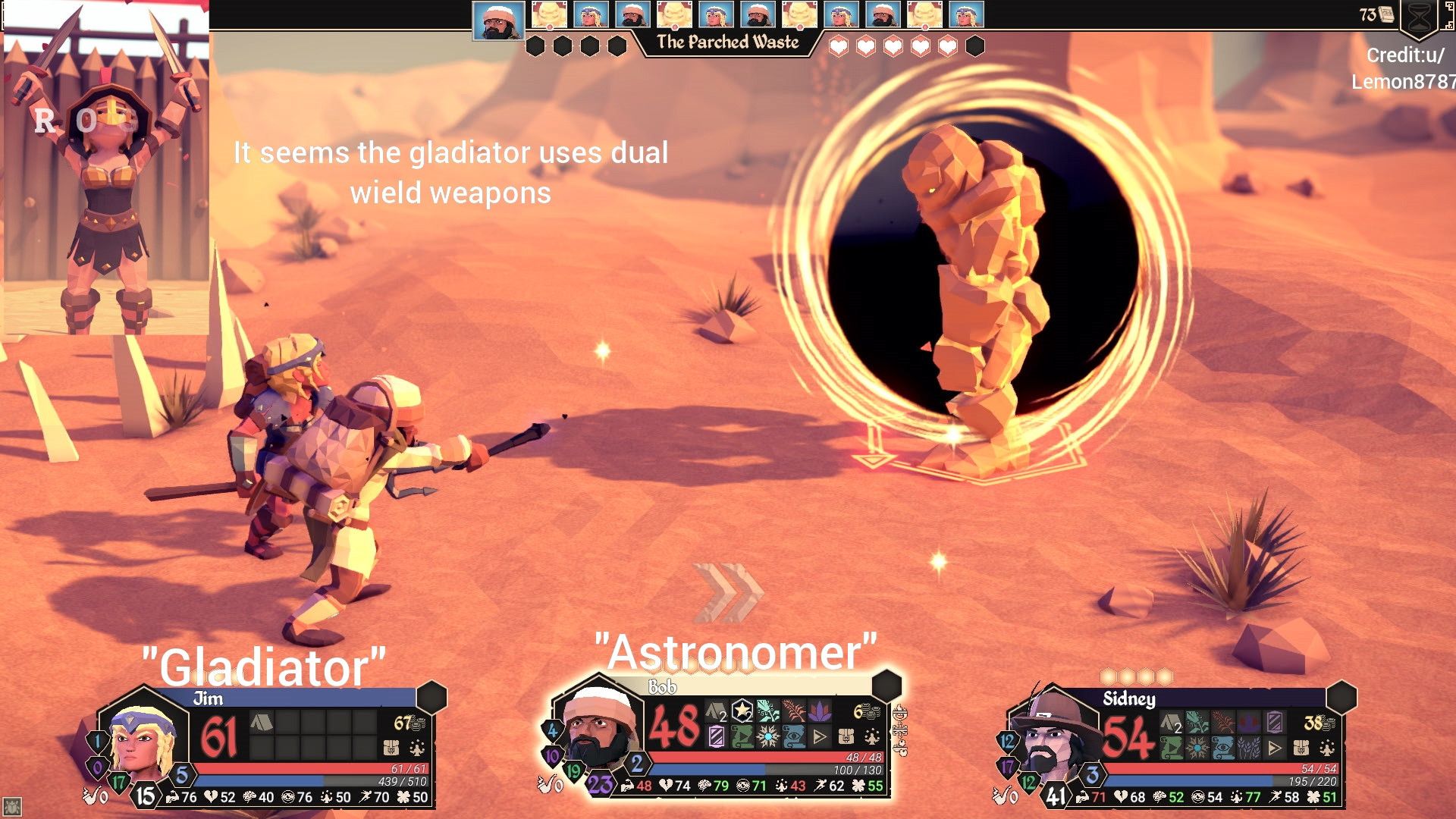Use Bob's snowflake scroll skill icon
1456x819 pixels.
pyautogui.click(x=766, y=736)
